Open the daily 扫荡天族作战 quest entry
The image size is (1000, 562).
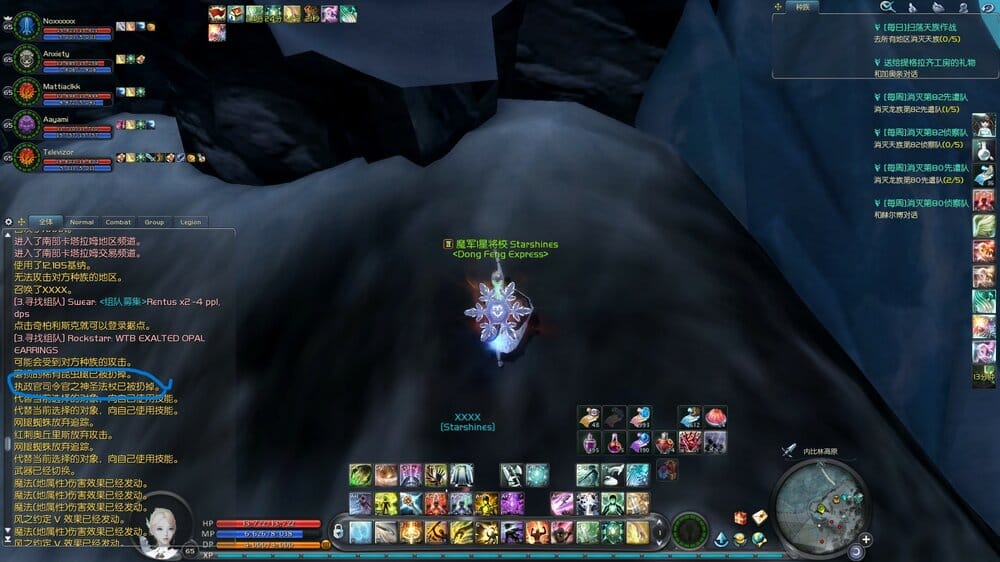pos(918,27)
